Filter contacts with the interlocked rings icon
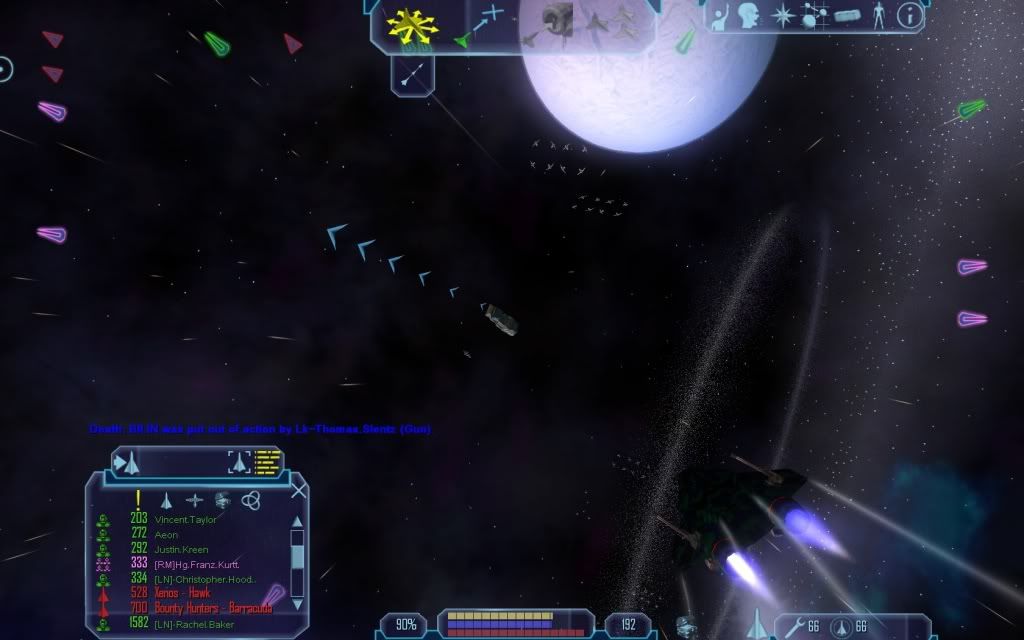Screen dimensions: 1024x640 click(250, 499)
